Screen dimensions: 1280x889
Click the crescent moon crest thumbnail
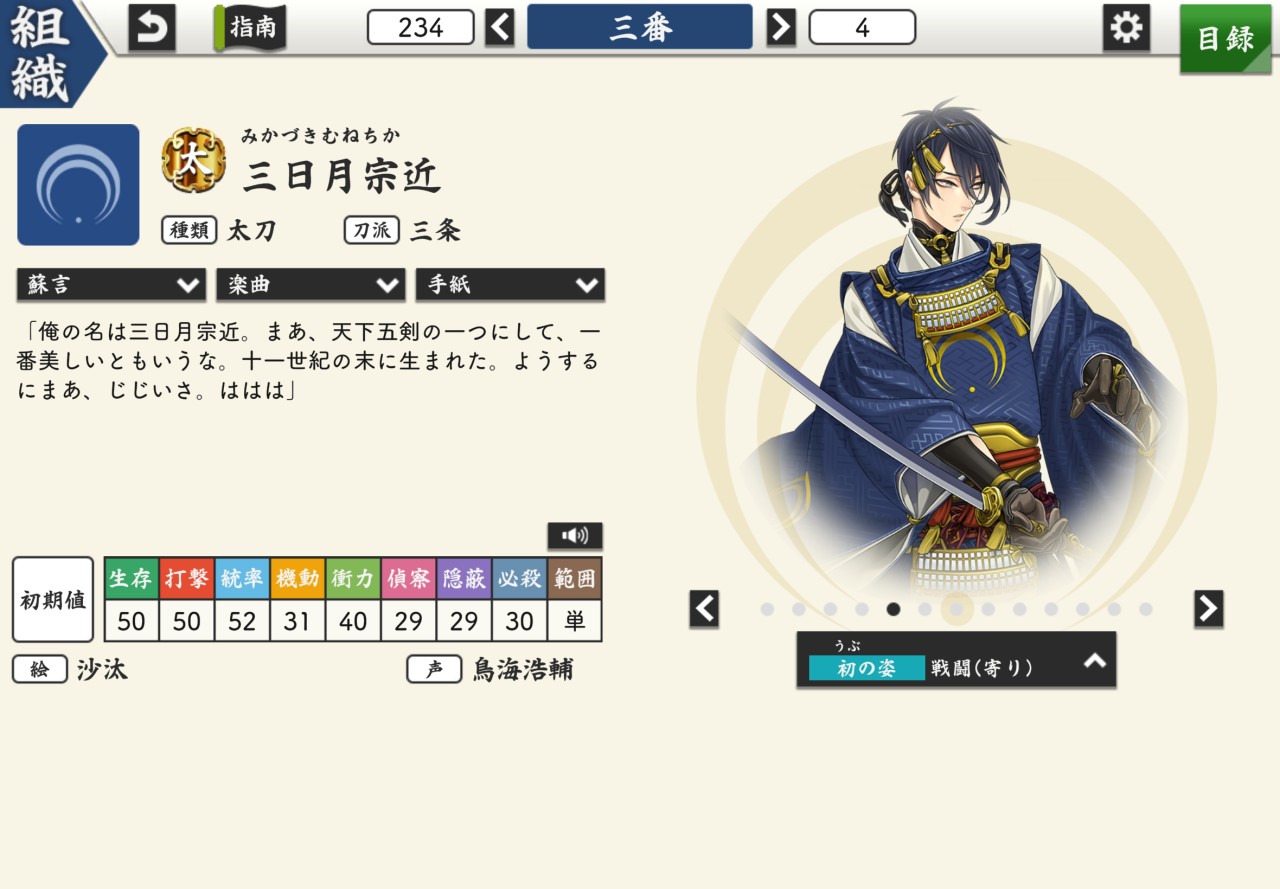[x=78, y=185]
